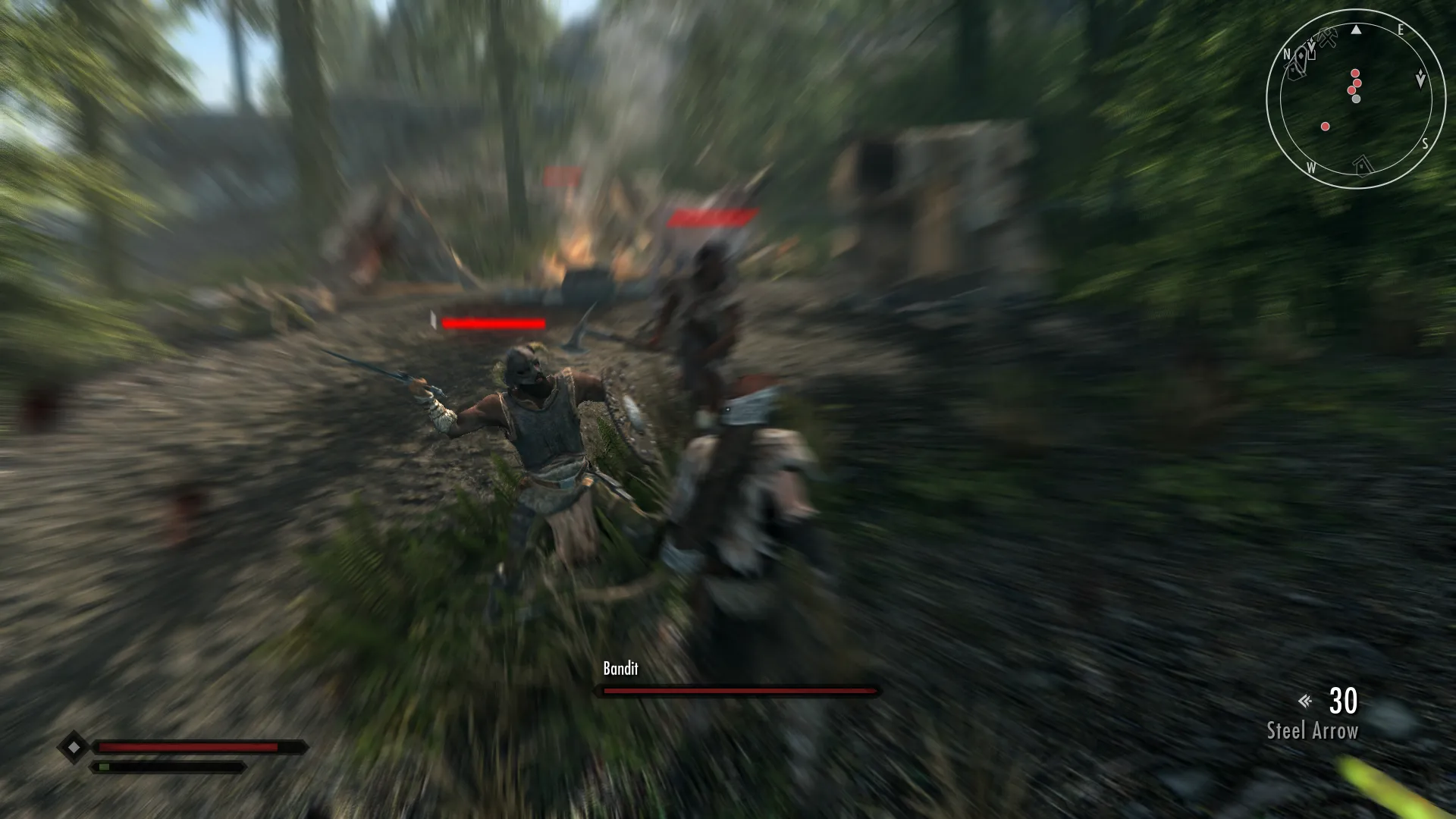
Task: Click the isolated red enemy dot on minimap
Action: tap(1325, 127)
